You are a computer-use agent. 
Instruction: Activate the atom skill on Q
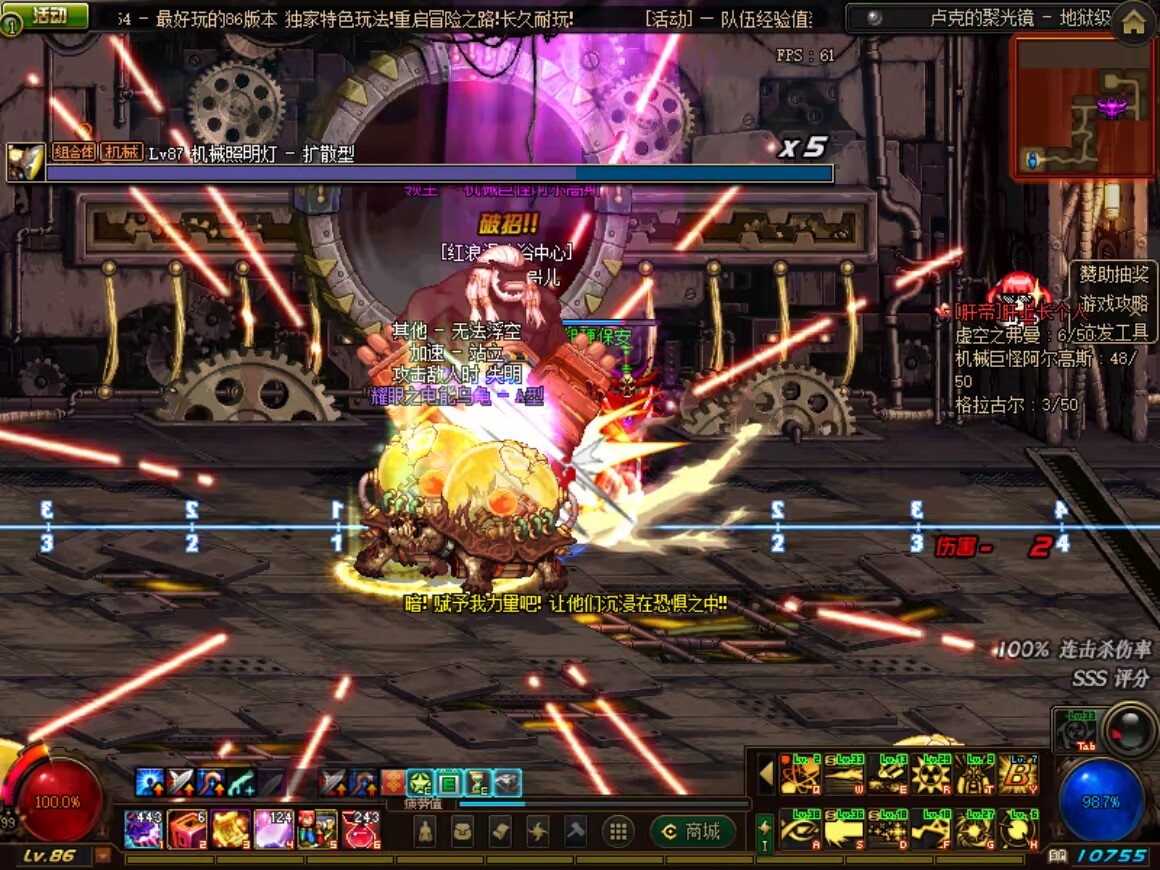tap(799, 775)
